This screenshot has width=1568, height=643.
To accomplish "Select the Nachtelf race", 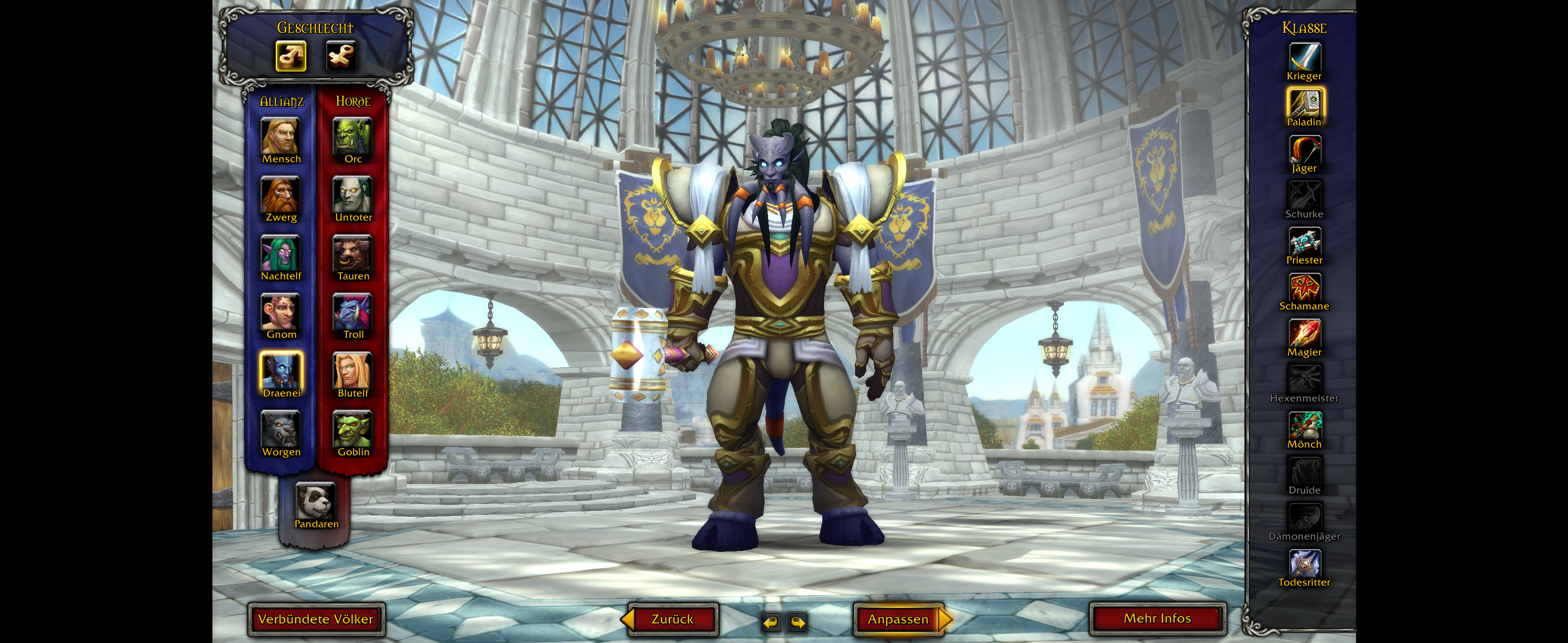I will [x=281, y=253].
